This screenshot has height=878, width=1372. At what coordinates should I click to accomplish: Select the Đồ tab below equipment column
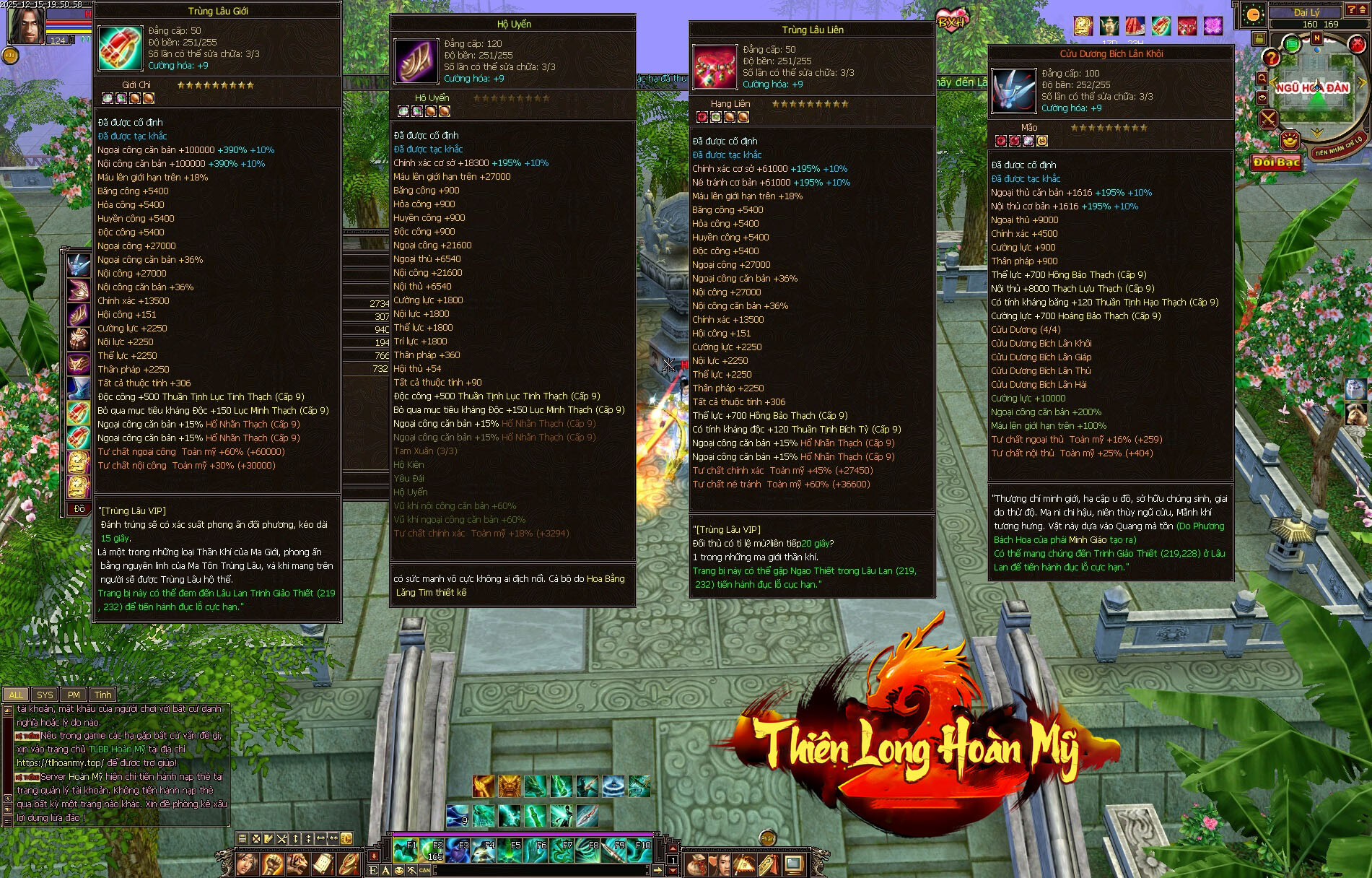(x=79, y=509)
